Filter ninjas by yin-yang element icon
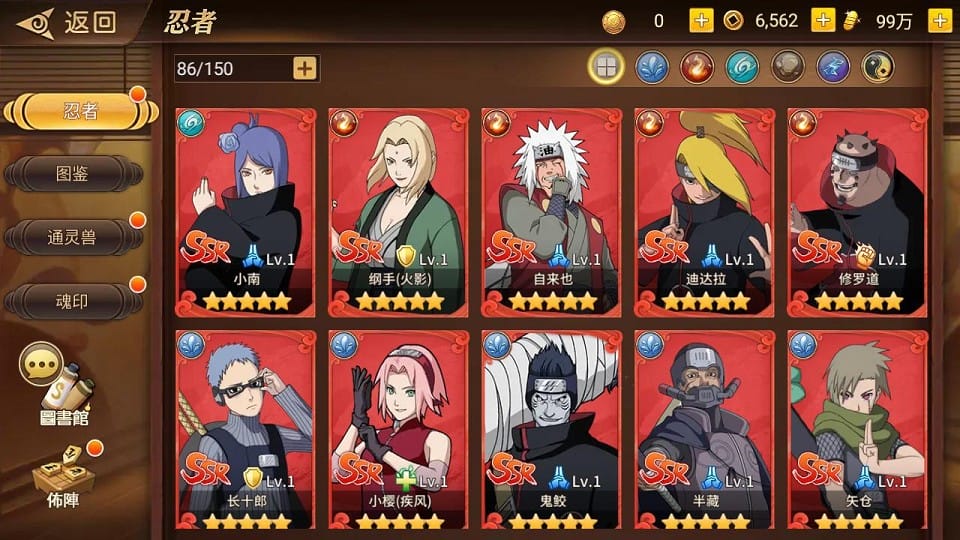 [877, 67]
